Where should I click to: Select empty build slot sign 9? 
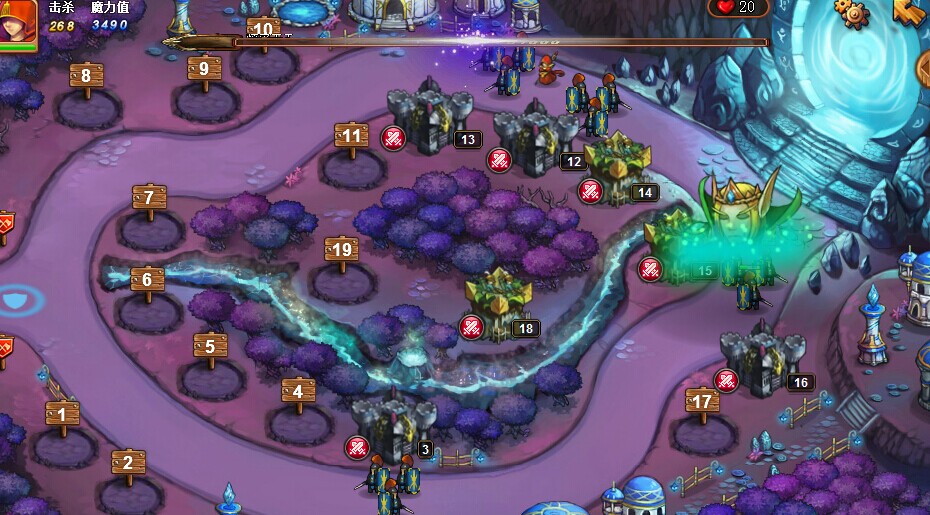(204, 69)
